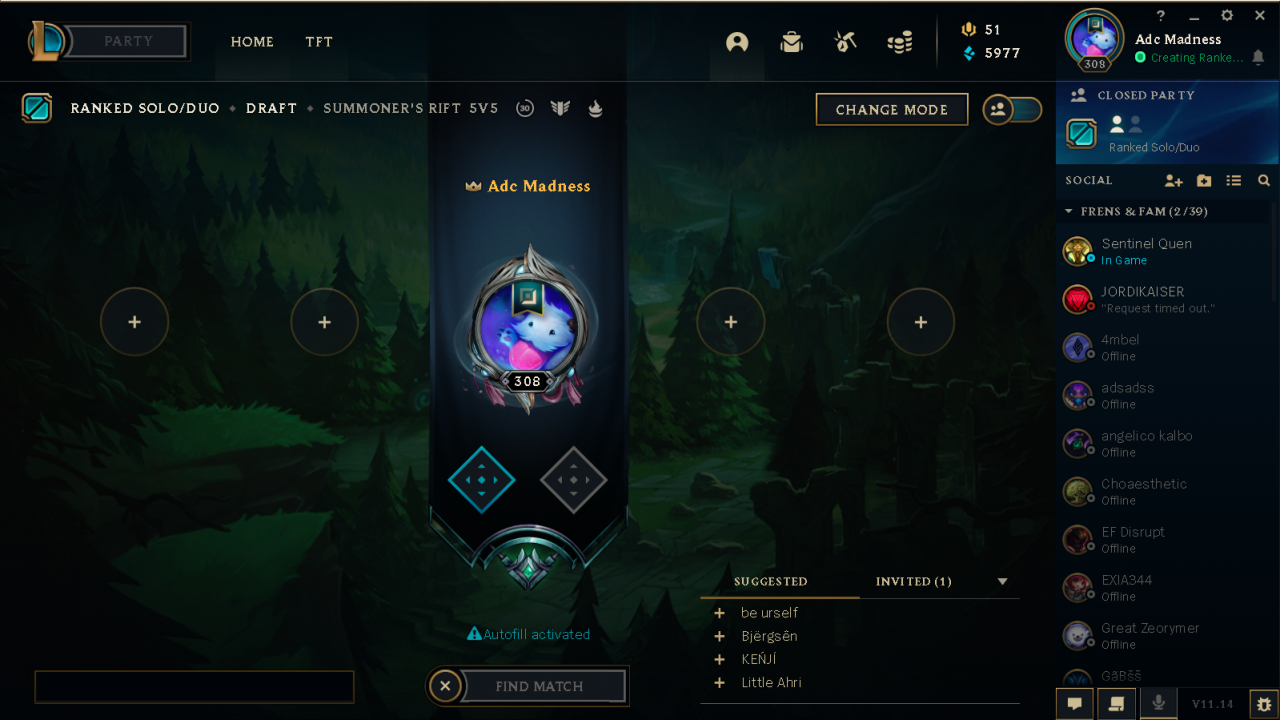Toggle ranked queue notifications bell
1280x720 pixels.
click(x=1258, y=58)
